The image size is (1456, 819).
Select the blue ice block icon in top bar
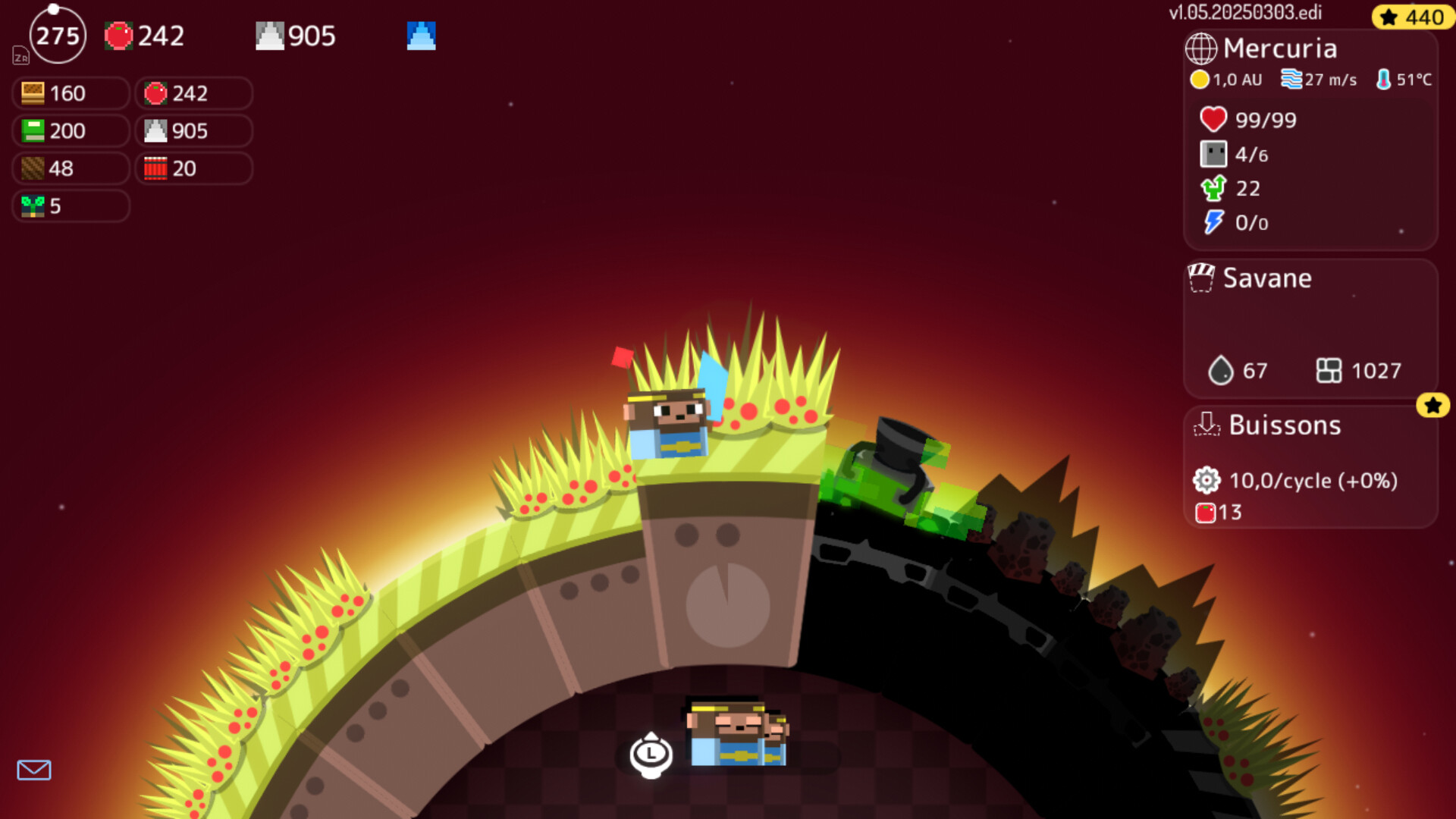421,35
